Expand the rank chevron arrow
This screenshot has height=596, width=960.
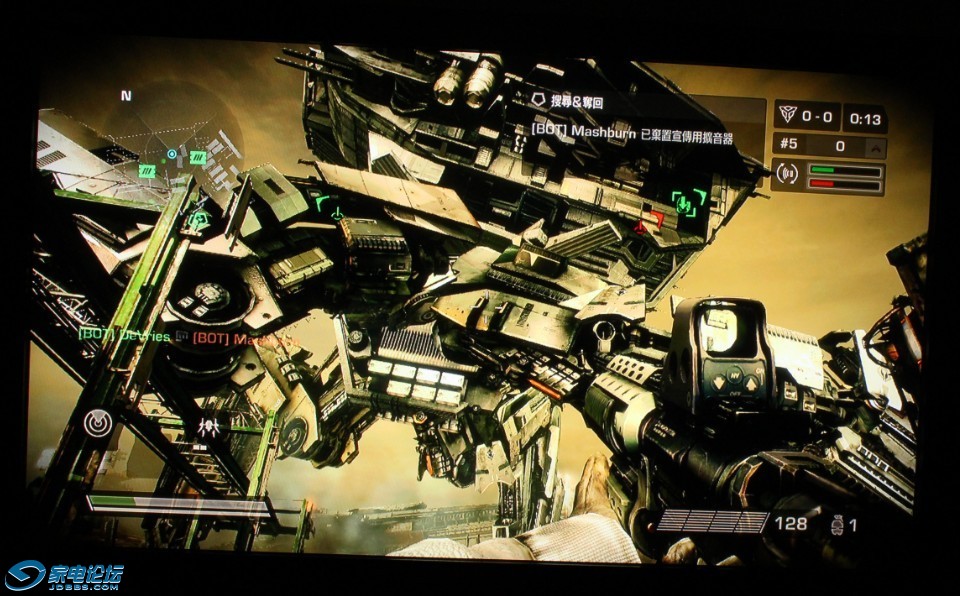pos(875,147)
